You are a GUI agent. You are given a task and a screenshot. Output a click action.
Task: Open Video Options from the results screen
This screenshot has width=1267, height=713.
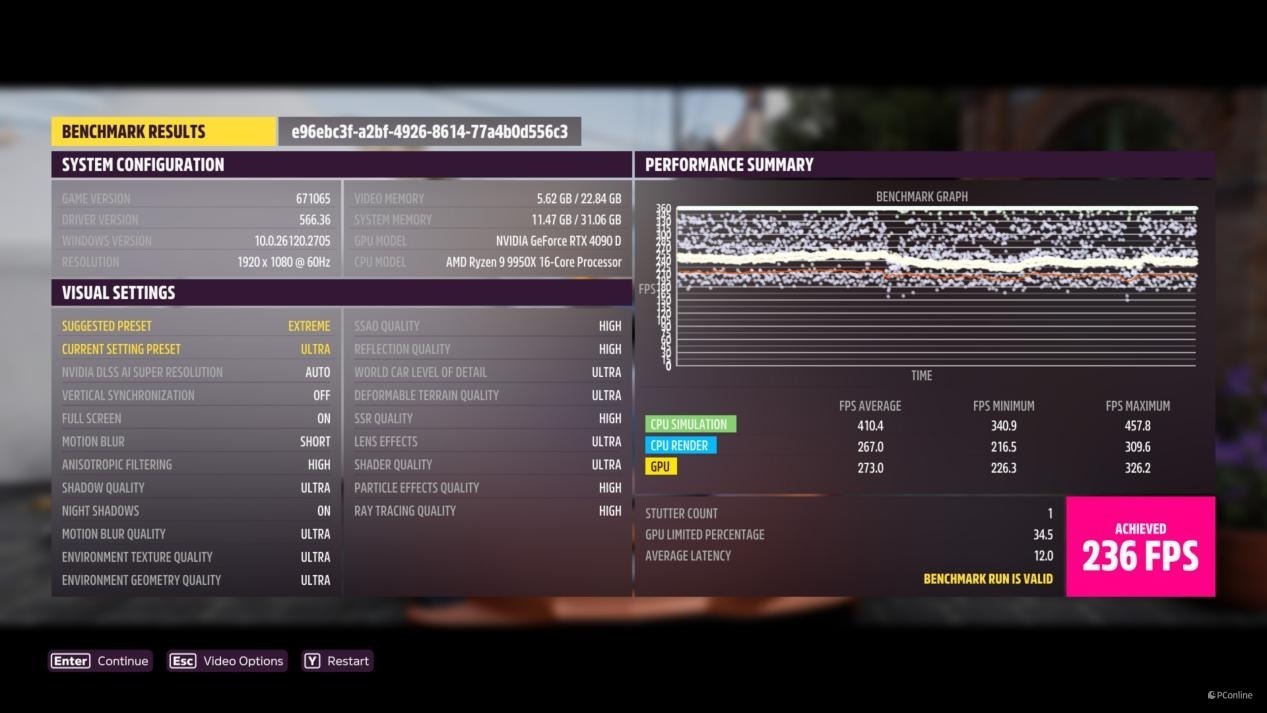[227, 661]
